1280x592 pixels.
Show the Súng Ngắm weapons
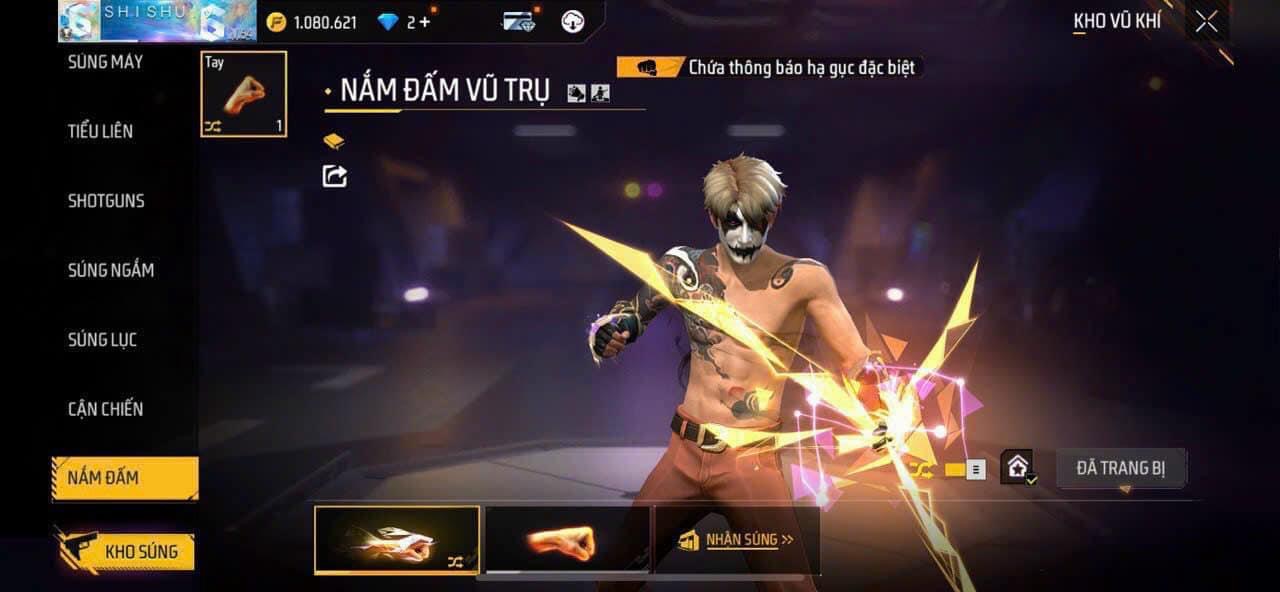110,270
